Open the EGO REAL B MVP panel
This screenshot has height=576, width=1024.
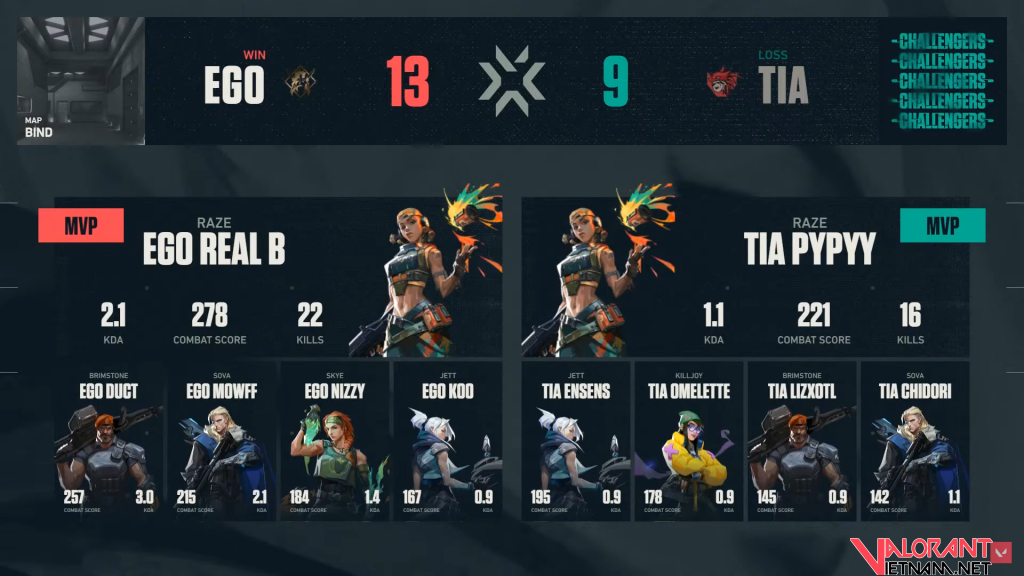[278, 275]
